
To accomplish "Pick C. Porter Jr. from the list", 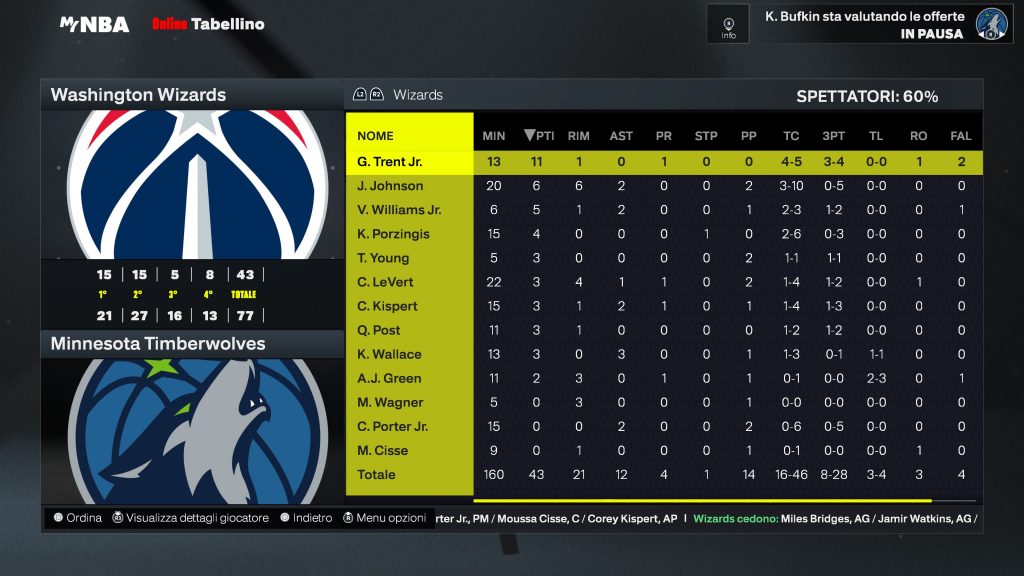I will tap(392, 426).
